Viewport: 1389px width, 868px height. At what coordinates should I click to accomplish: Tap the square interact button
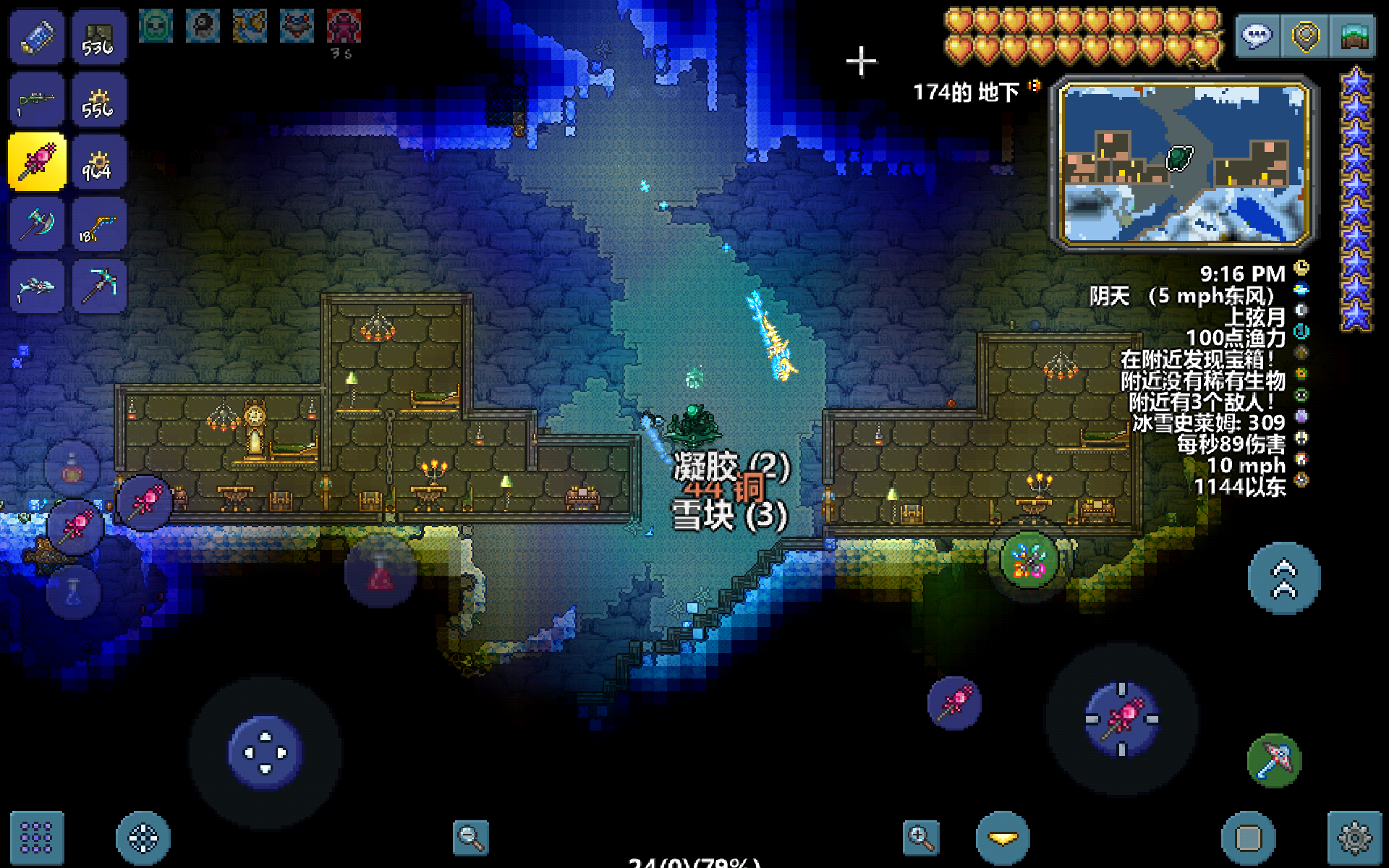[1249, 838]
